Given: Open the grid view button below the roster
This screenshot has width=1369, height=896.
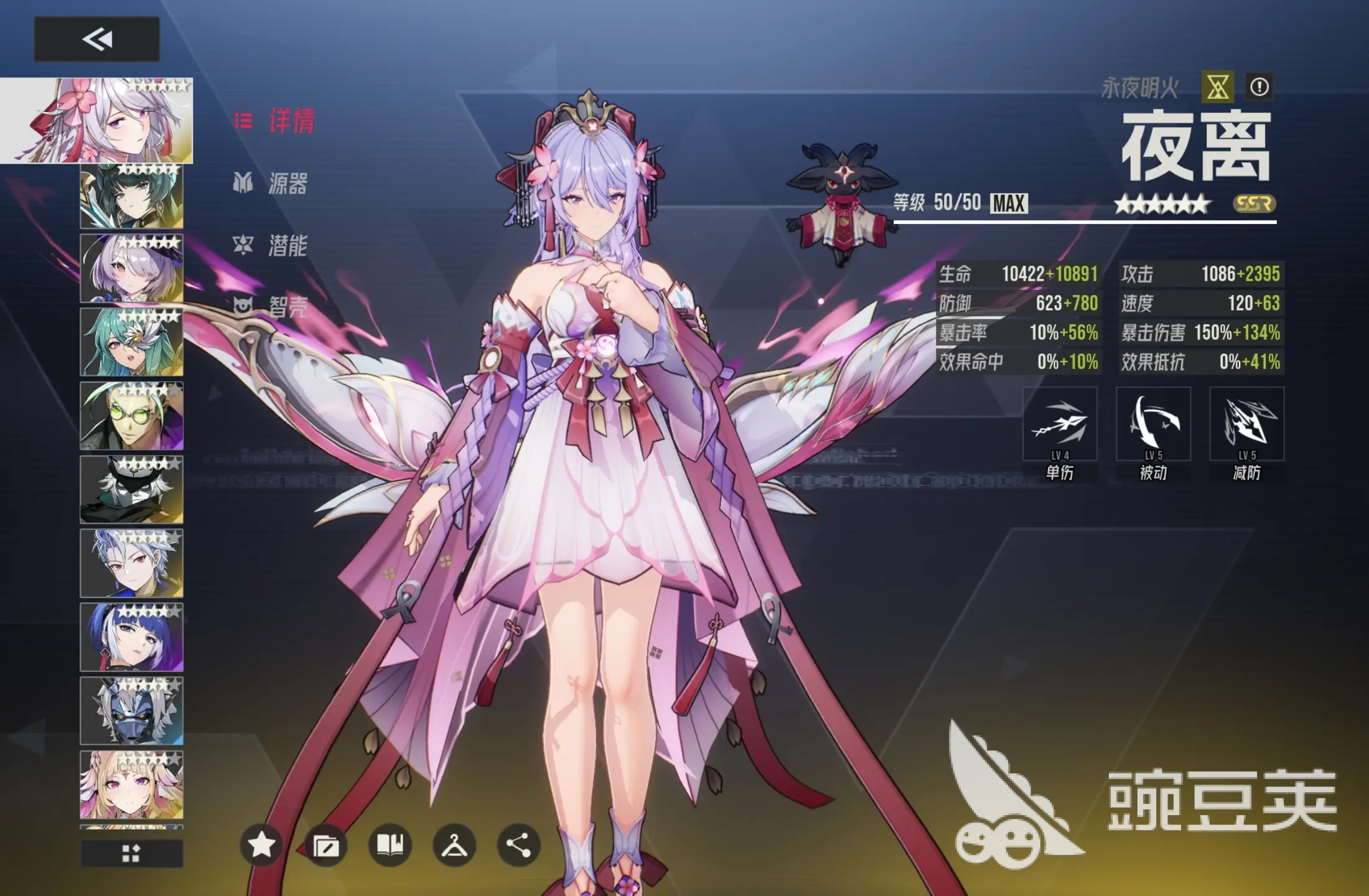Looking at the screenshot, I should pos(131,853).
